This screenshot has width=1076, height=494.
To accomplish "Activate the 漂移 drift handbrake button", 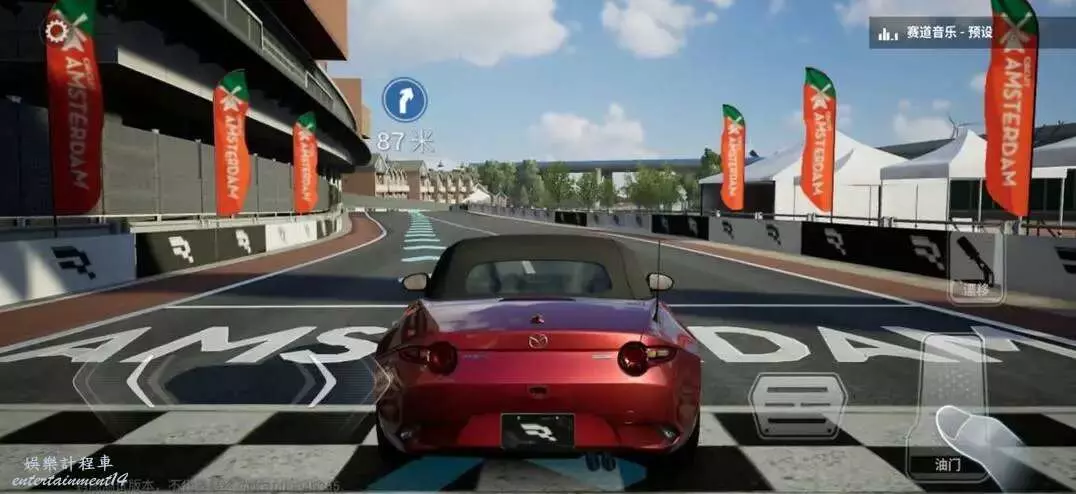I will (x=975, y=267).
